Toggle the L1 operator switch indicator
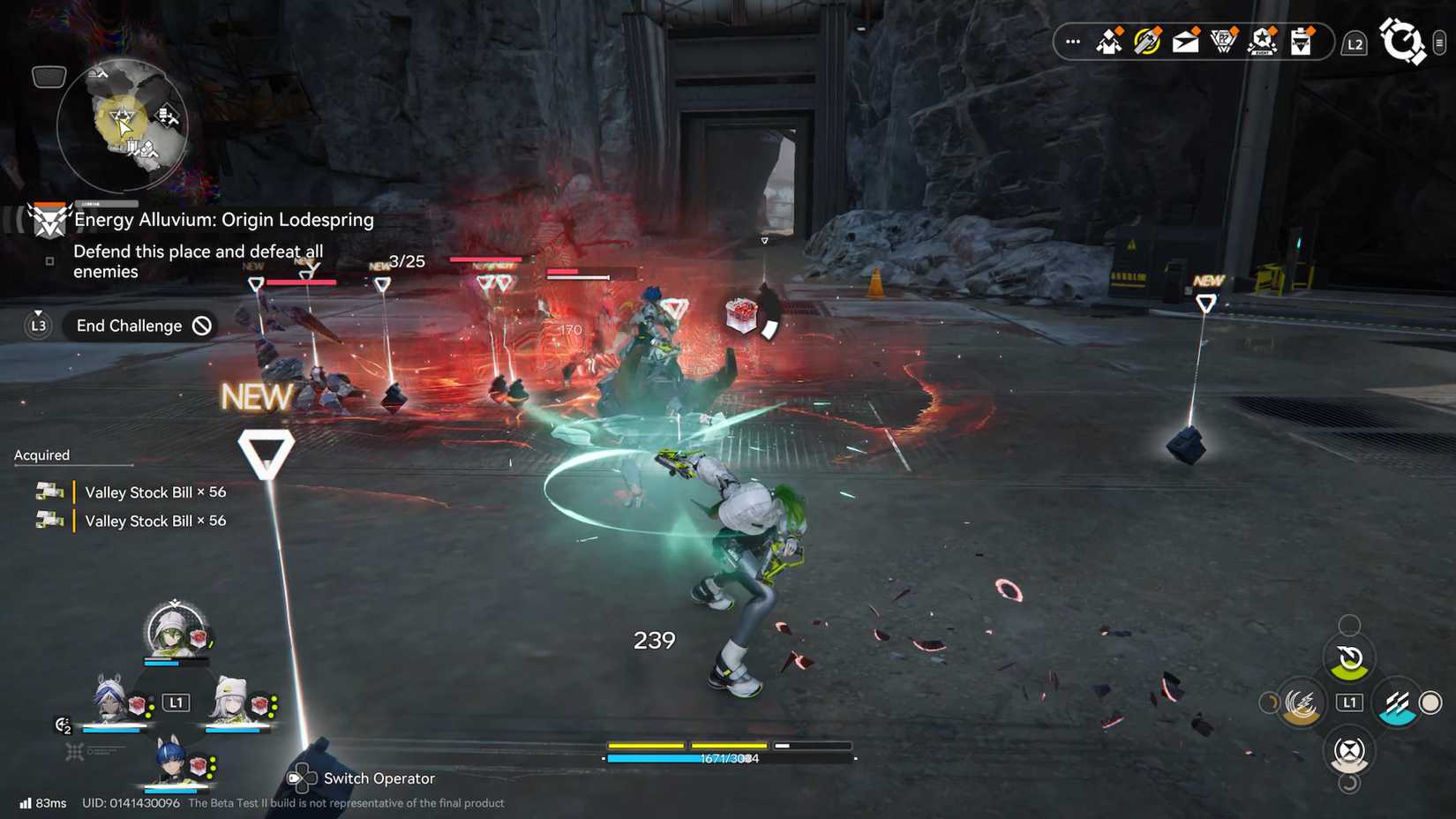The height and width of the screenshot is (819, 1456). tap(176, 703)
